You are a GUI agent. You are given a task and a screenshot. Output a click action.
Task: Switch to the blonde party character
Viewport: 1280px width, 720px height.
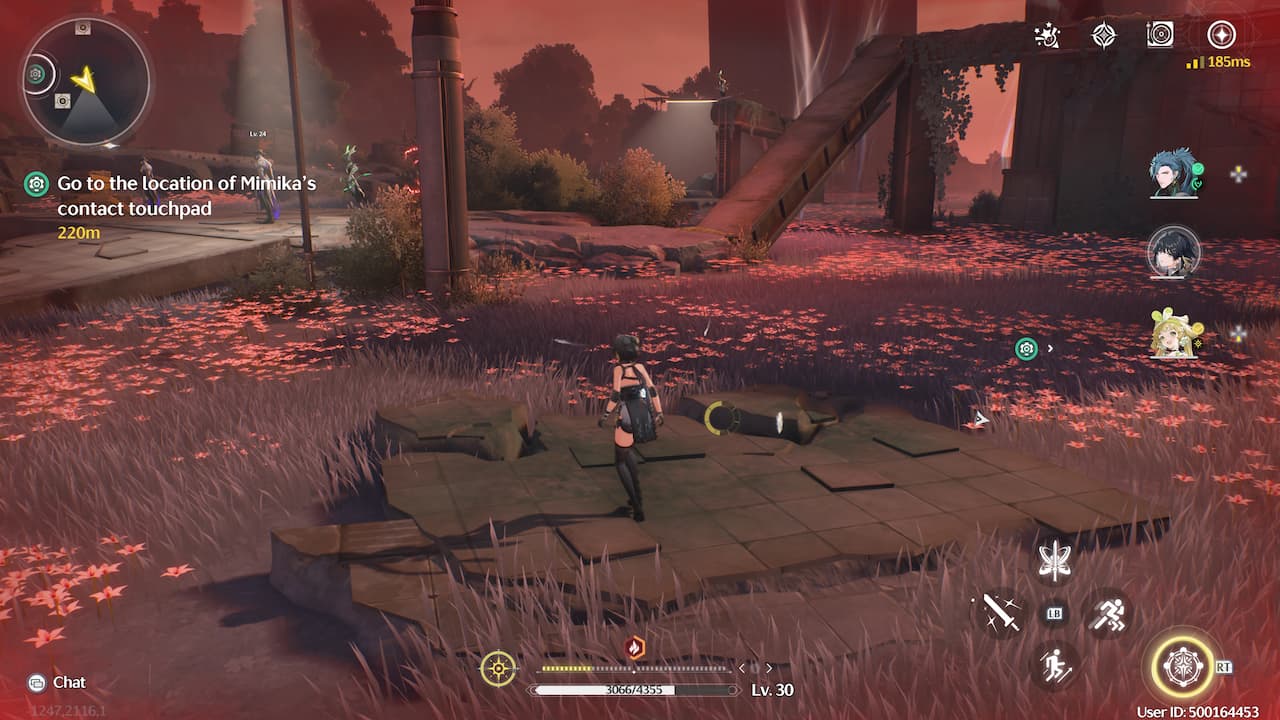coord(1173,335)
